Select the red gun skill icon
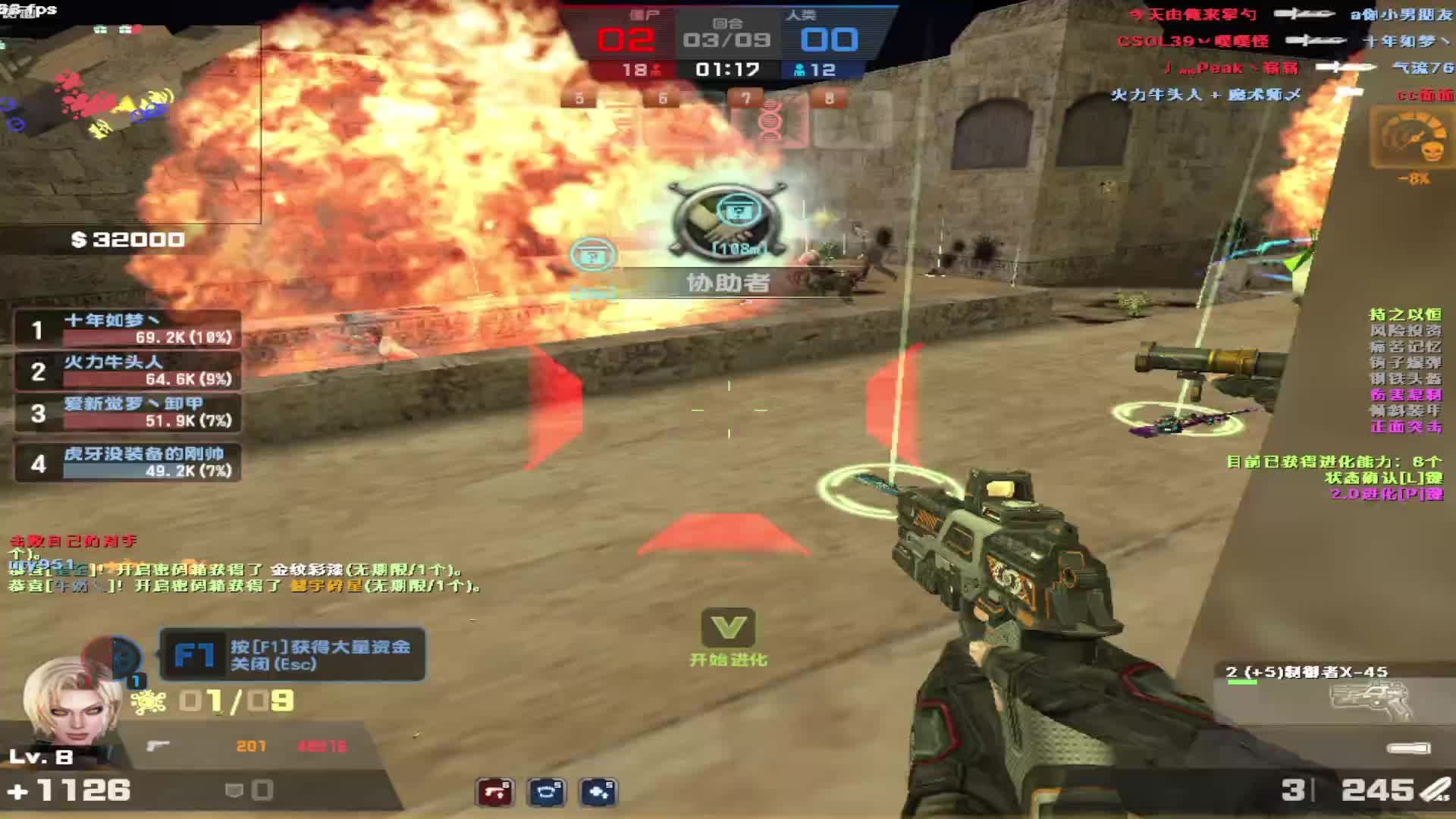Screen dimensions: 1456x819 [494, 792]
